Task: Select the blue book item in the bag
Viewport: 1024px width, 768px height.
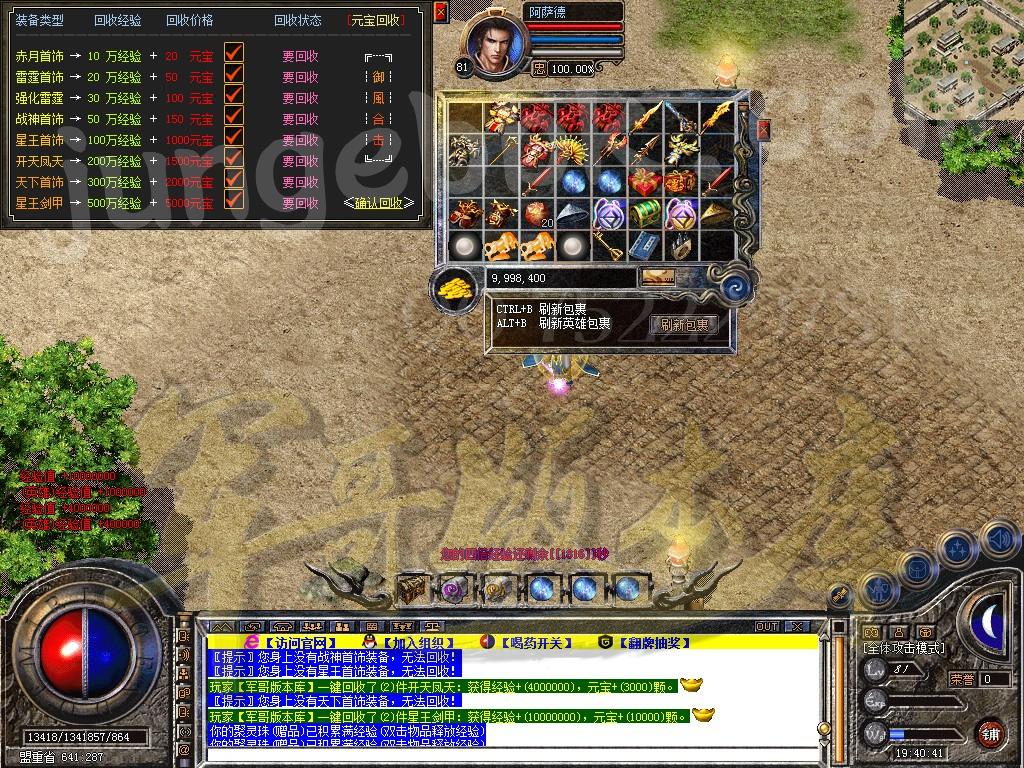Action: (645, 246)
